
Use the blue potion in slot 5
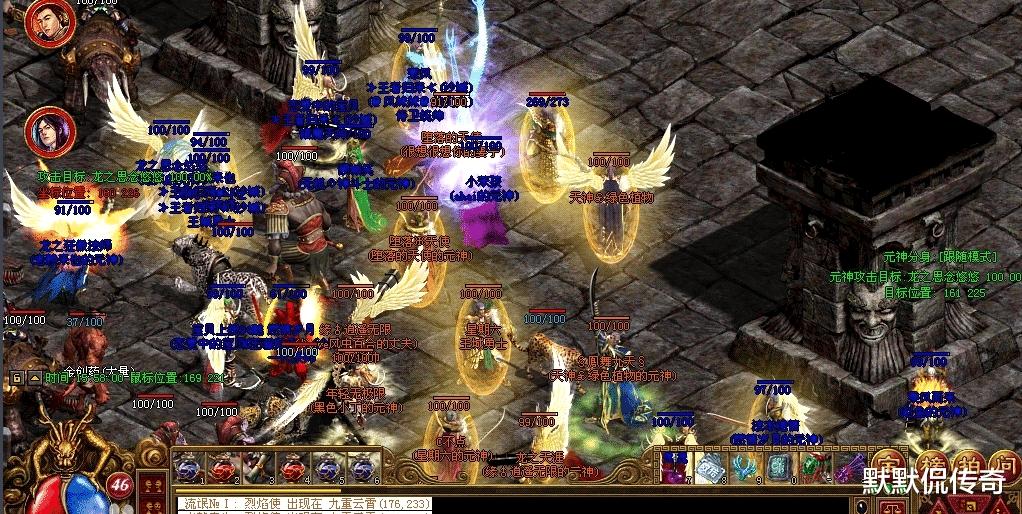coord(326,467)
